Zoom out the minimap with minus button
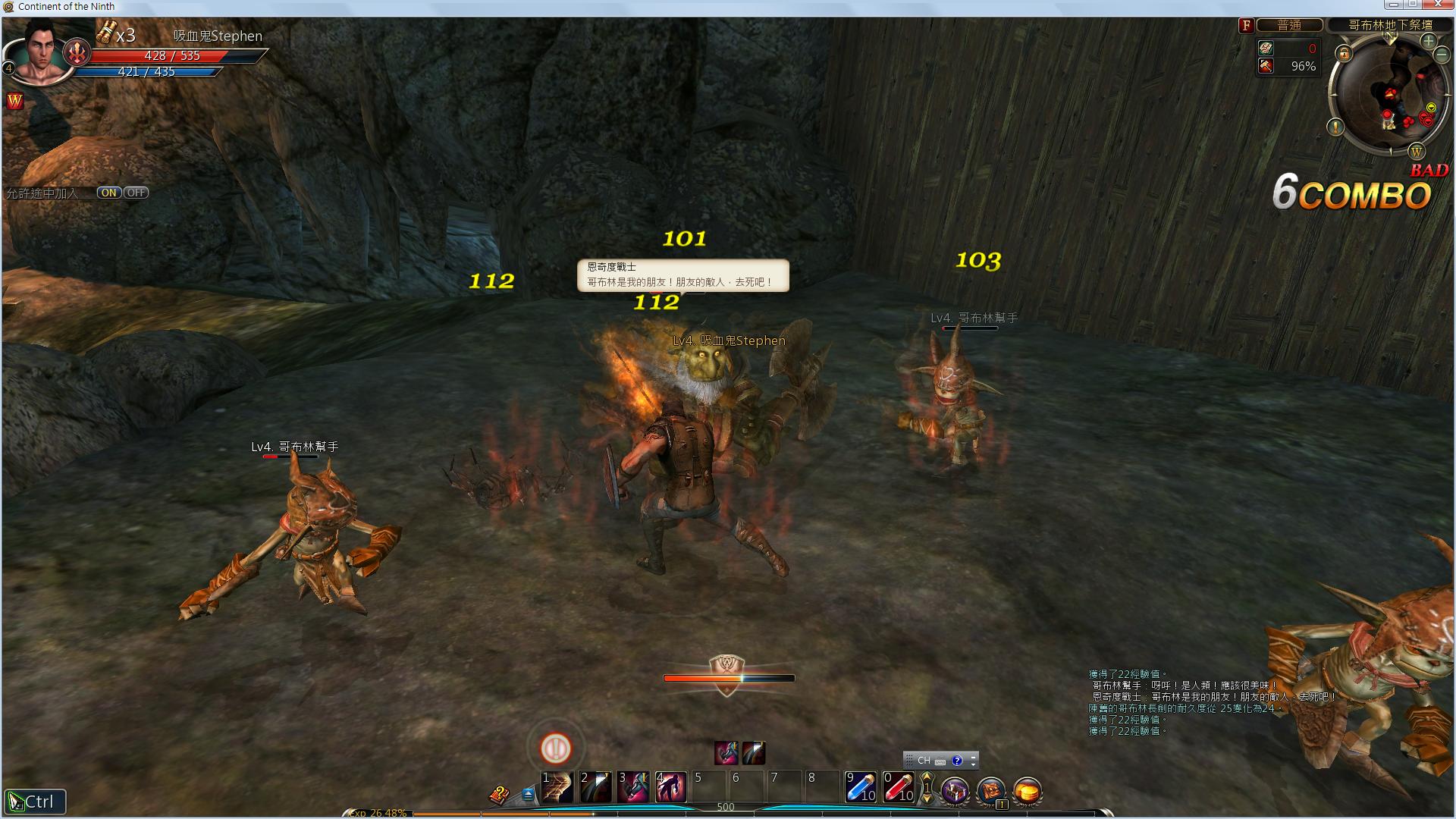 1442,55
